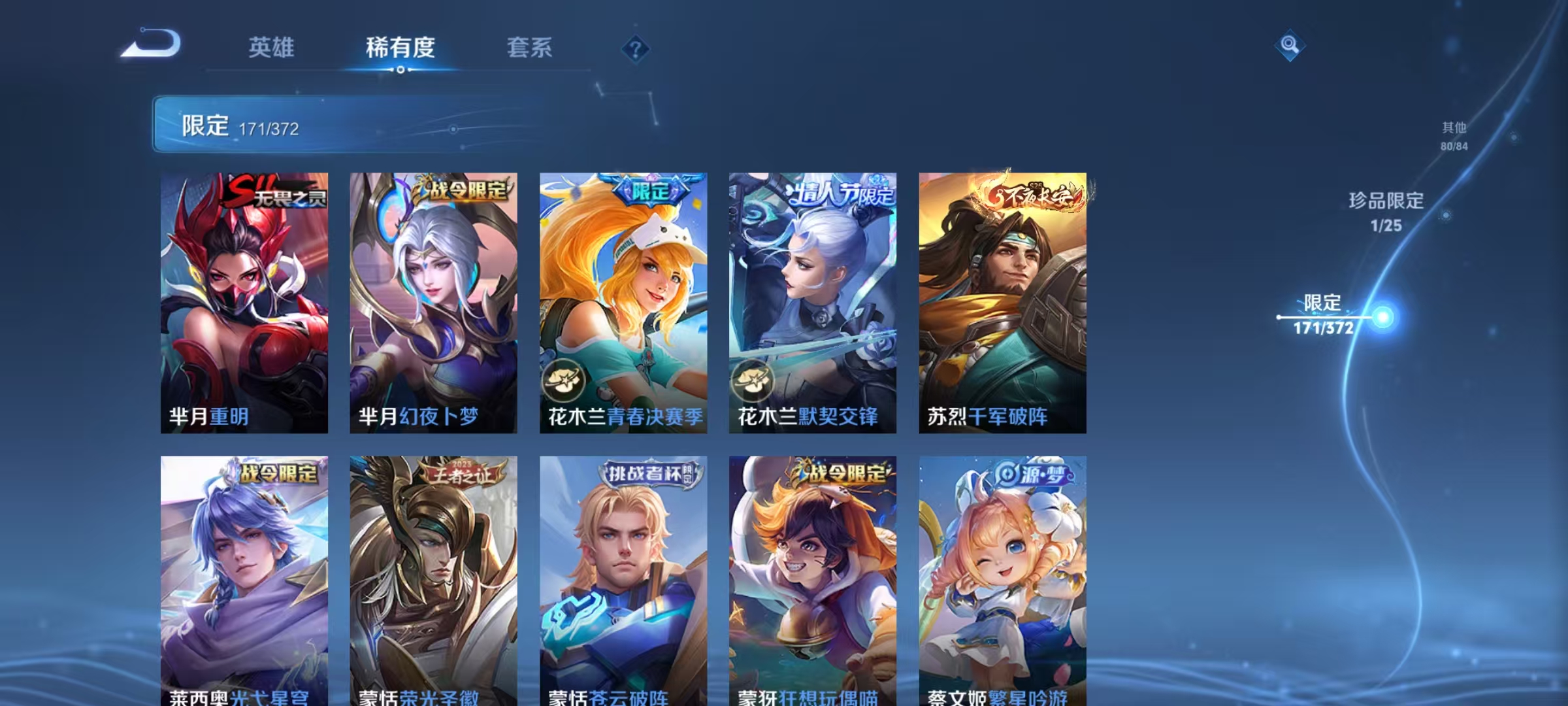Open the help question mark icon
Viewport: 1568px width, 706px height.
[636, 48]
